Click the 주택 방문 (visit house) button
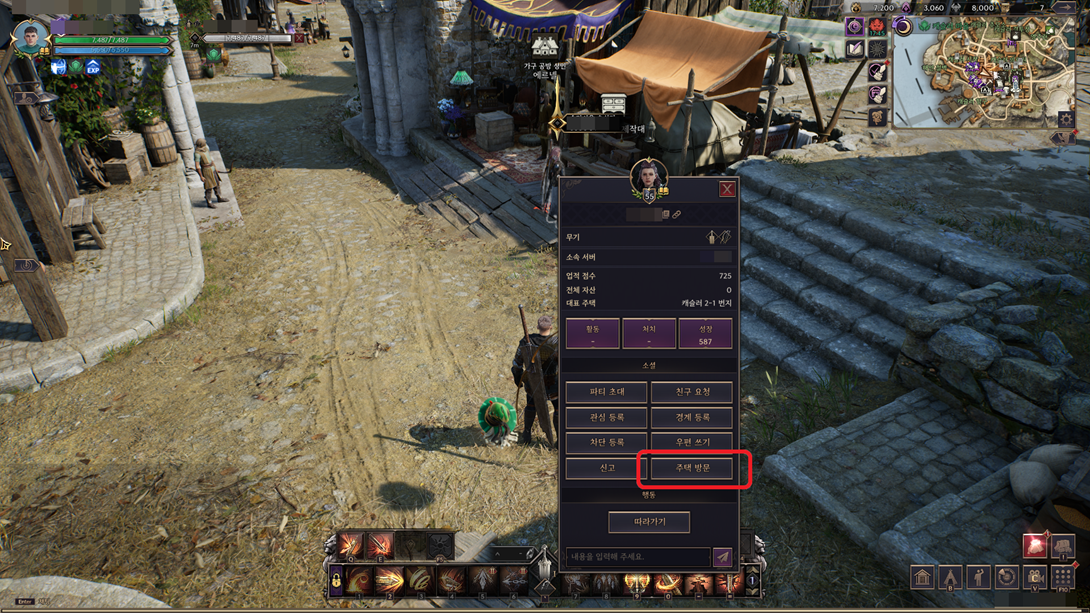 click(692, 468)
